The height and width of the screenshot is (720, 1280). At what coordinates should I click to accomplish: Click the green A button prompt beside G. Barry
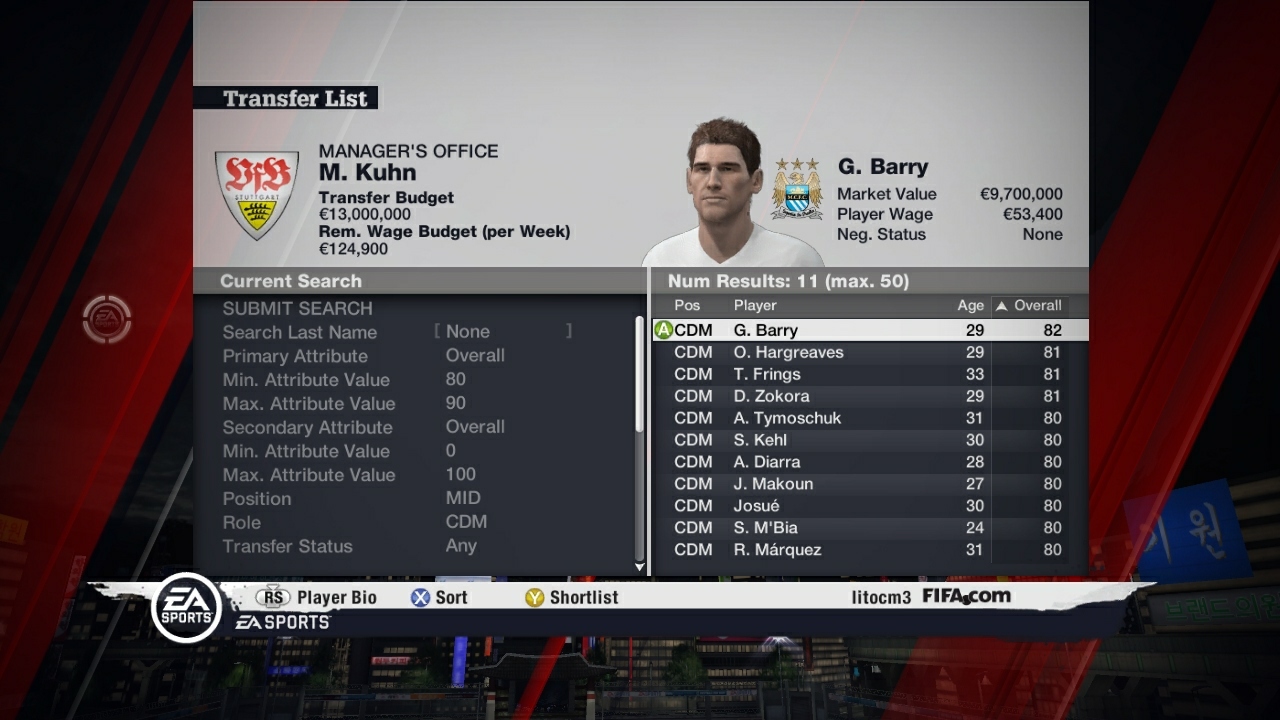[664, 329]
